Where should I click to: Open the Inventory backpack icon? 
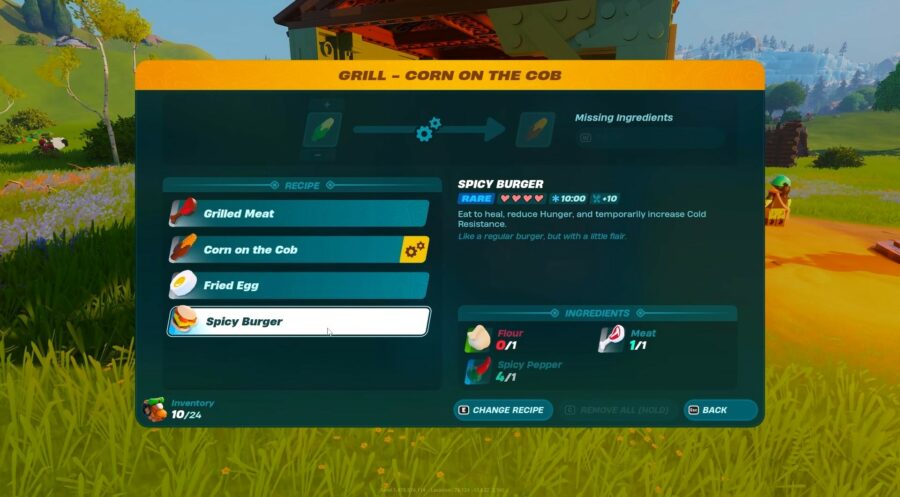pyautogui.click(x=155, y=409)
